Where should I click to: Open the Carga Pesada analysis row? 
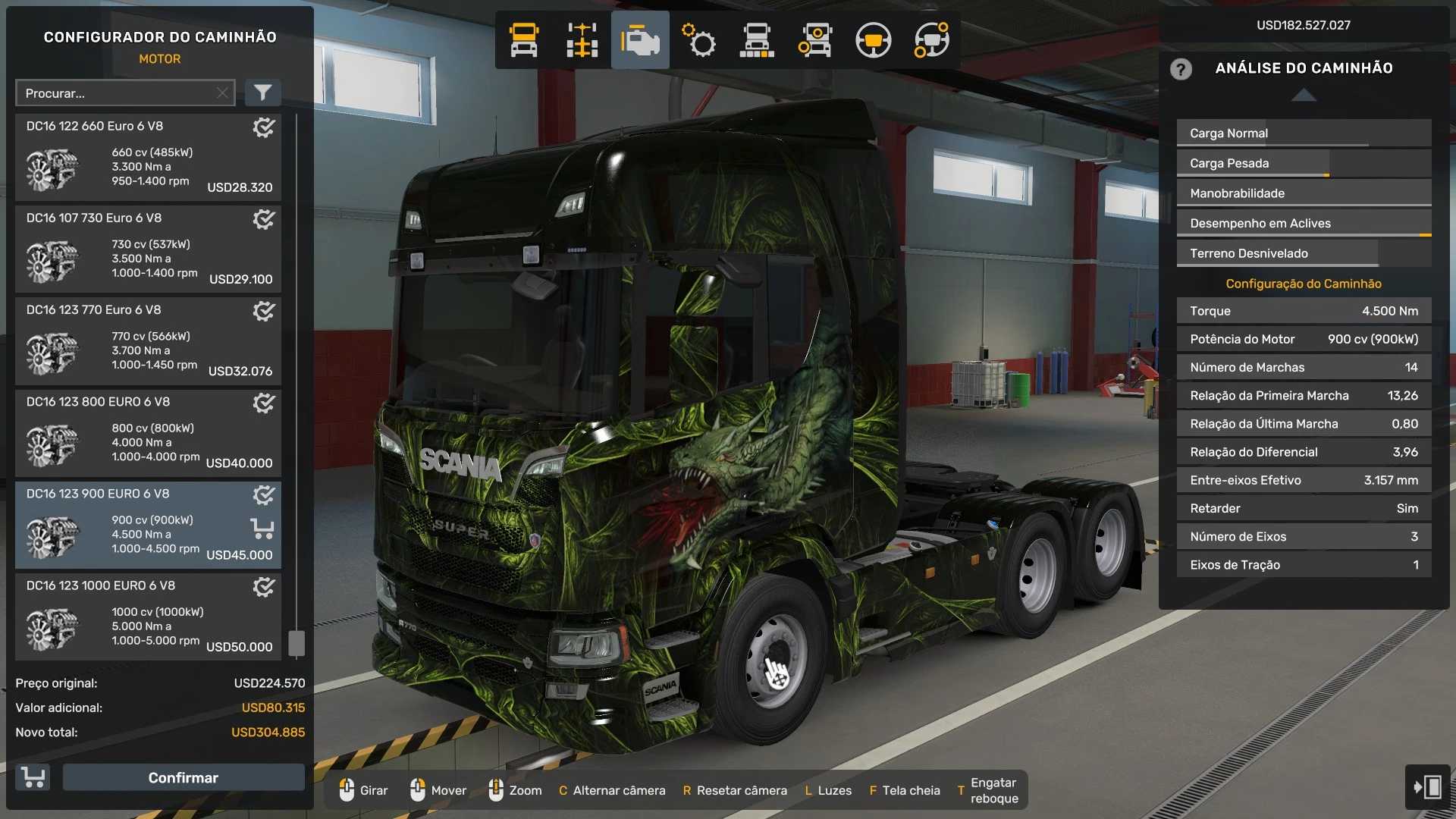click(1304, 163)
